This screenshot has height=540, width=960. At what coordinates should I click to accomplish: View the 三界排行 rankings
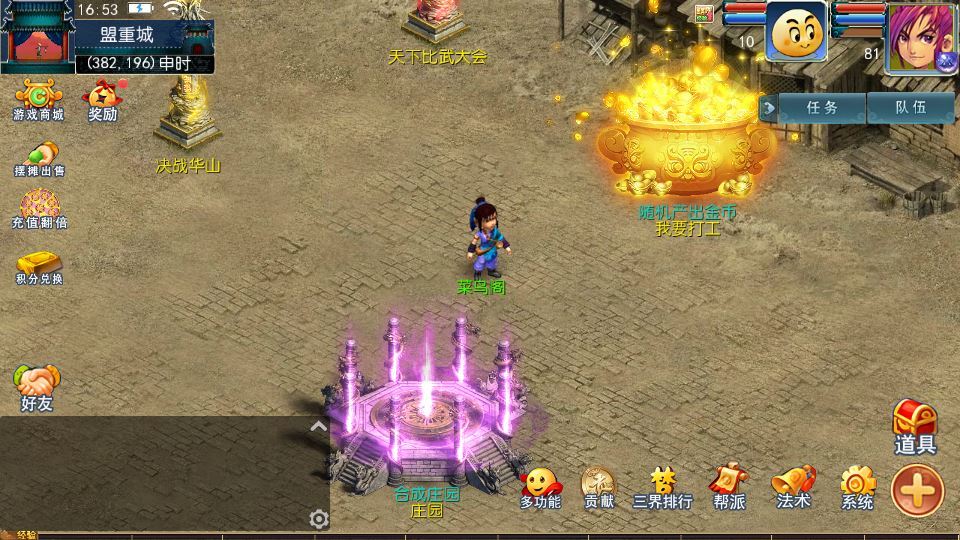coord(662,488)
